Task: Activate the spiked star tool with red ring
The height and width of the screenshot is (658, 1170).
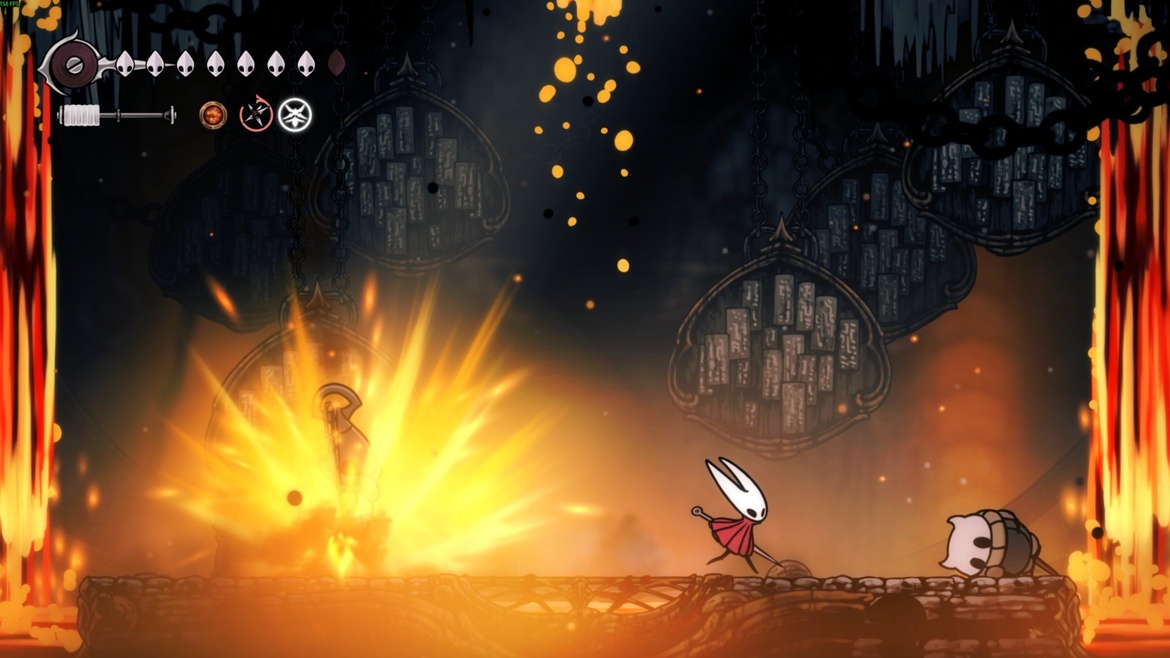Action: (x=255, y=115)
